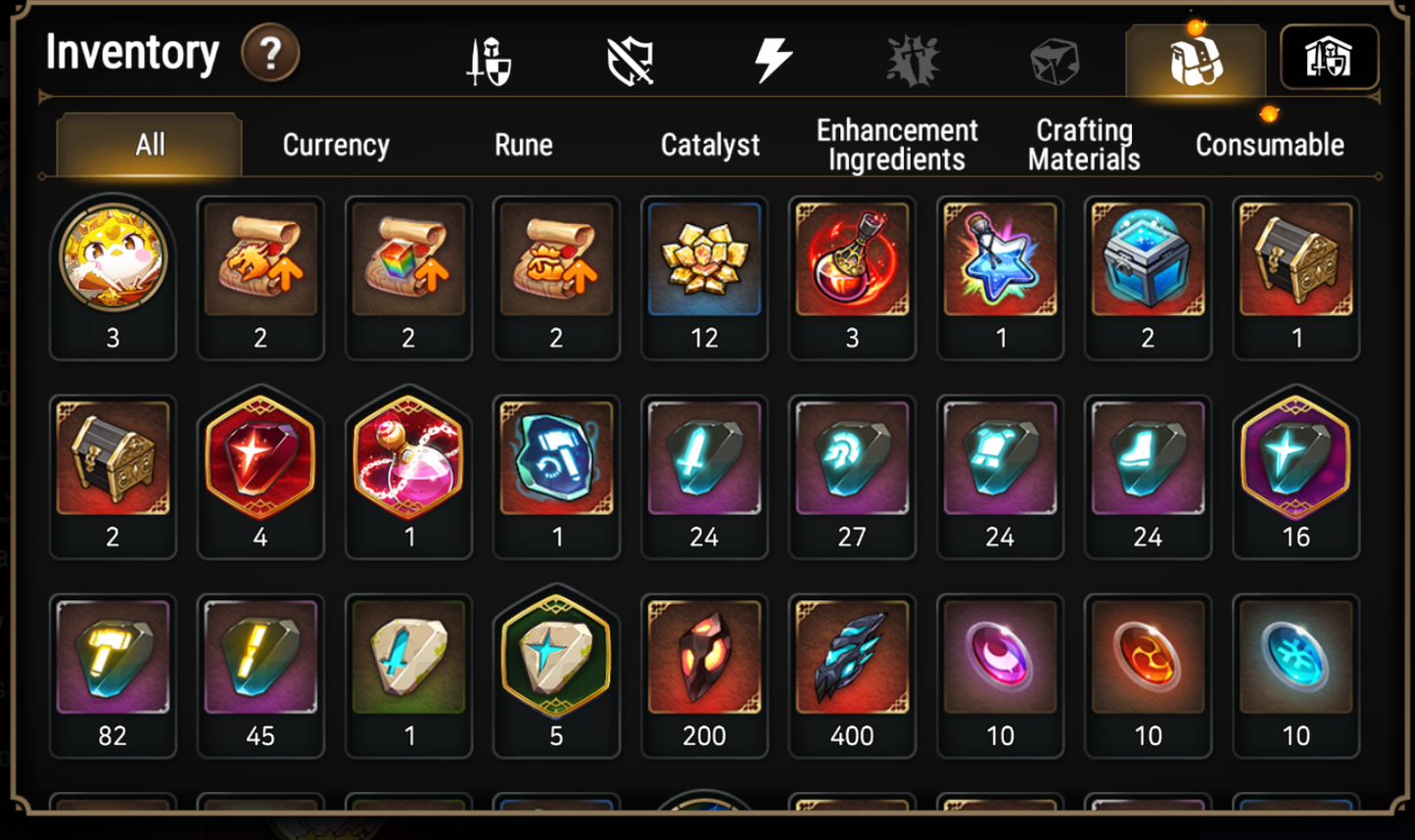Open the unequip gear section with crossed shield icon

(630, 59)
